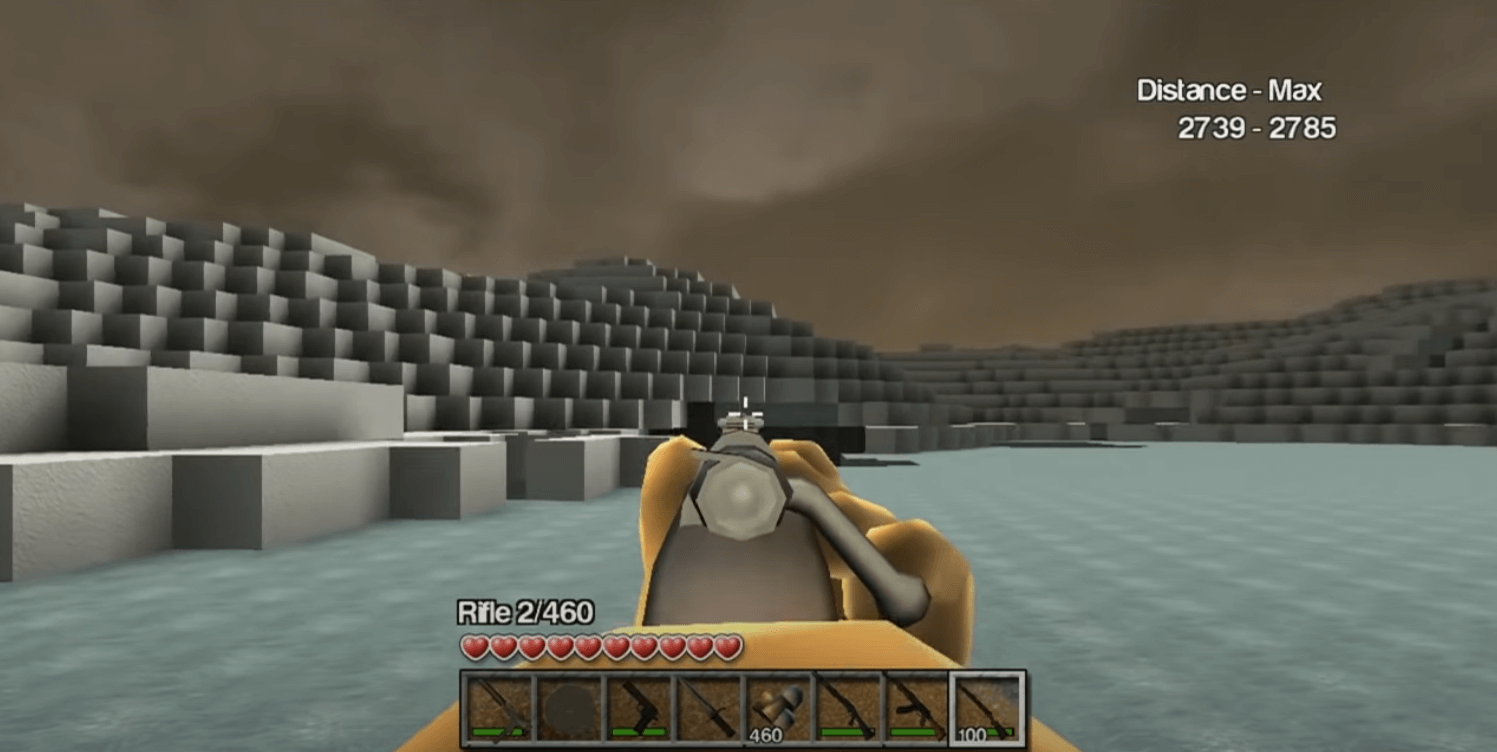Select the bolt-action rifle in slot six
1497x752 pixels.
(850, 705)
